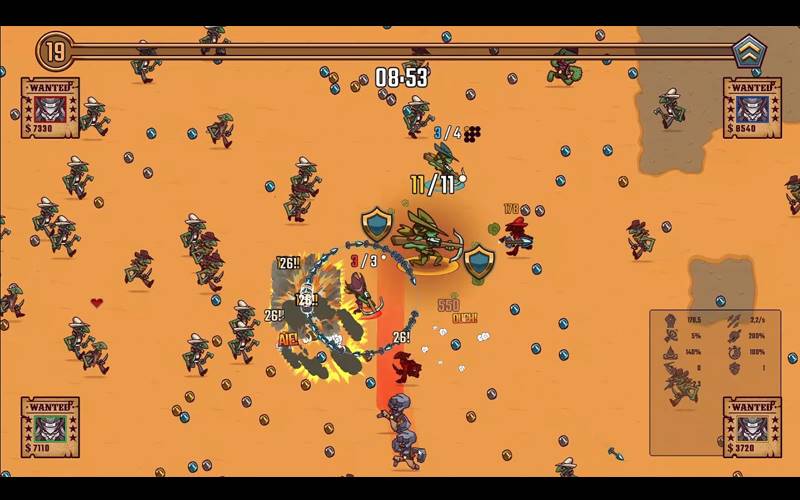Click the gold chevron rank badge
Image resolution: width=800 pixels, height=500 pixels.
coord(748,51)
